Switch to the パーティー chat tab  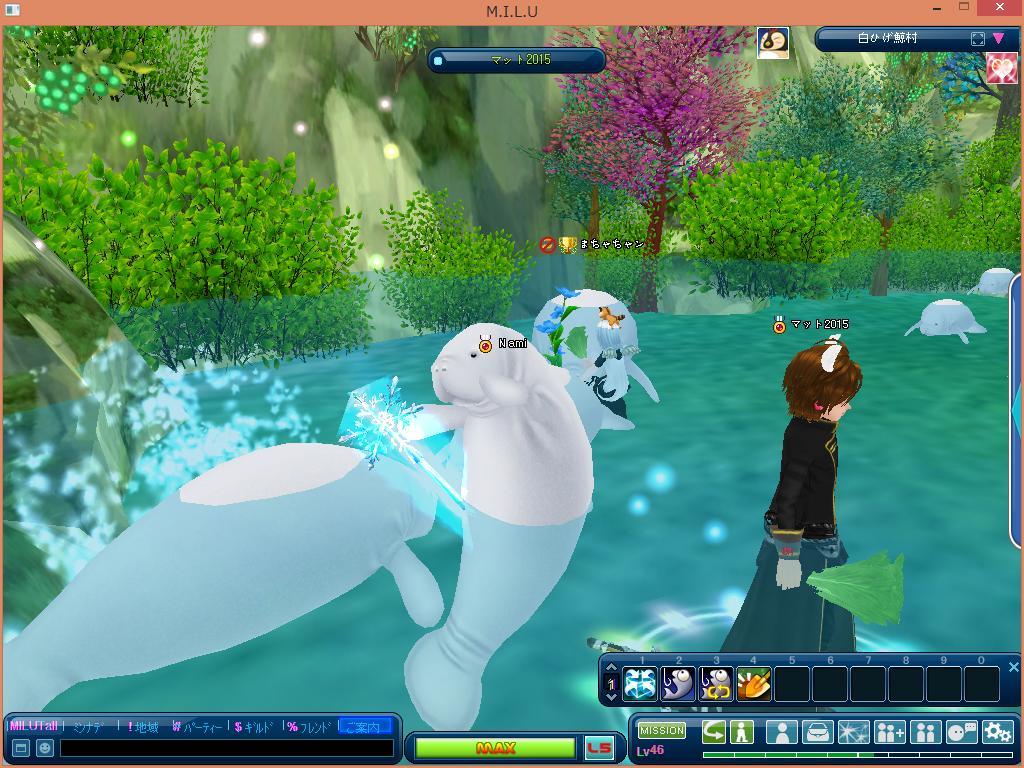197,727
